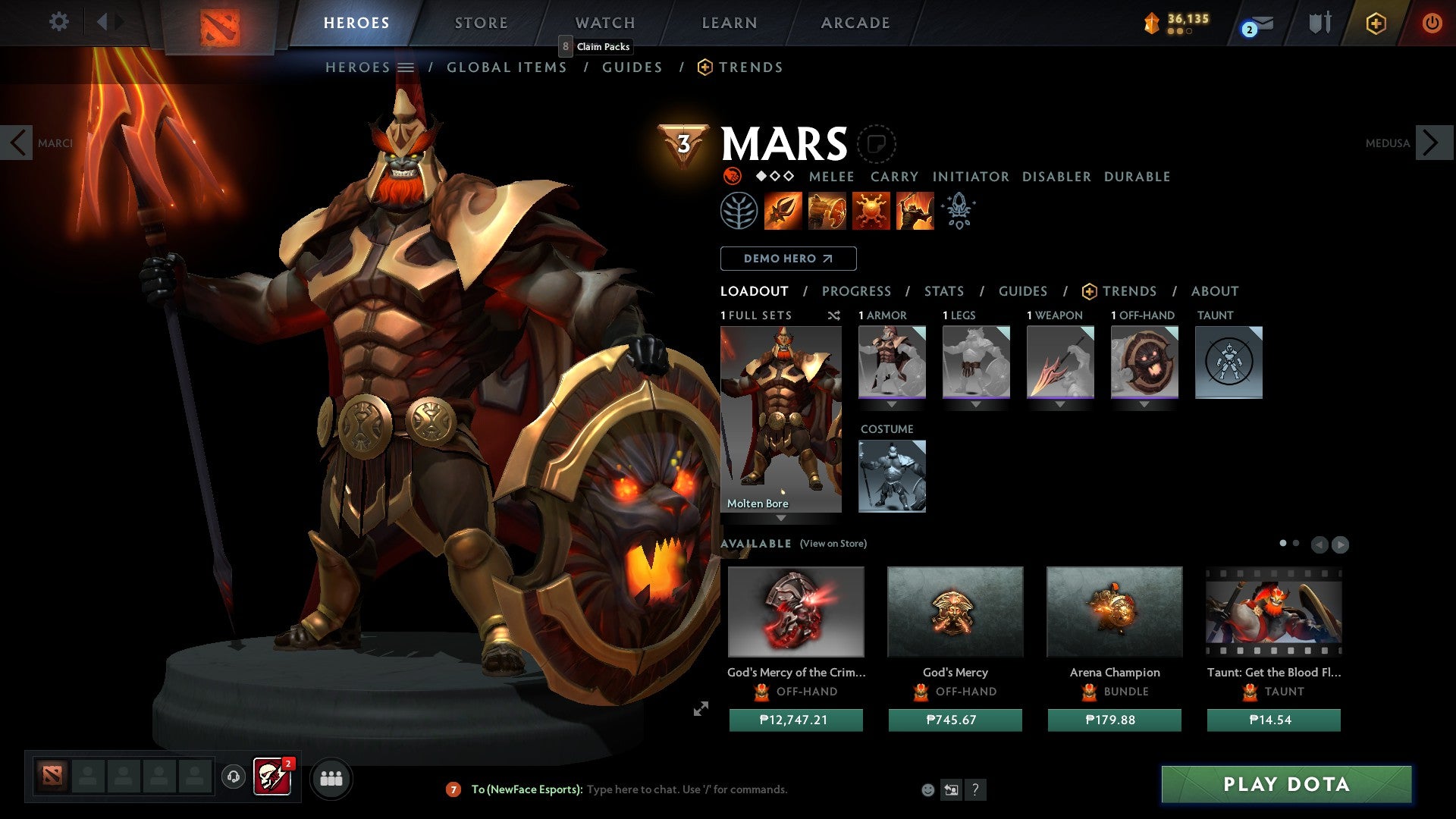The width and height of the screenshot is (1456, 819).
Task: Click the Arena of Blood ultimate icon
Action: [914, 210]
